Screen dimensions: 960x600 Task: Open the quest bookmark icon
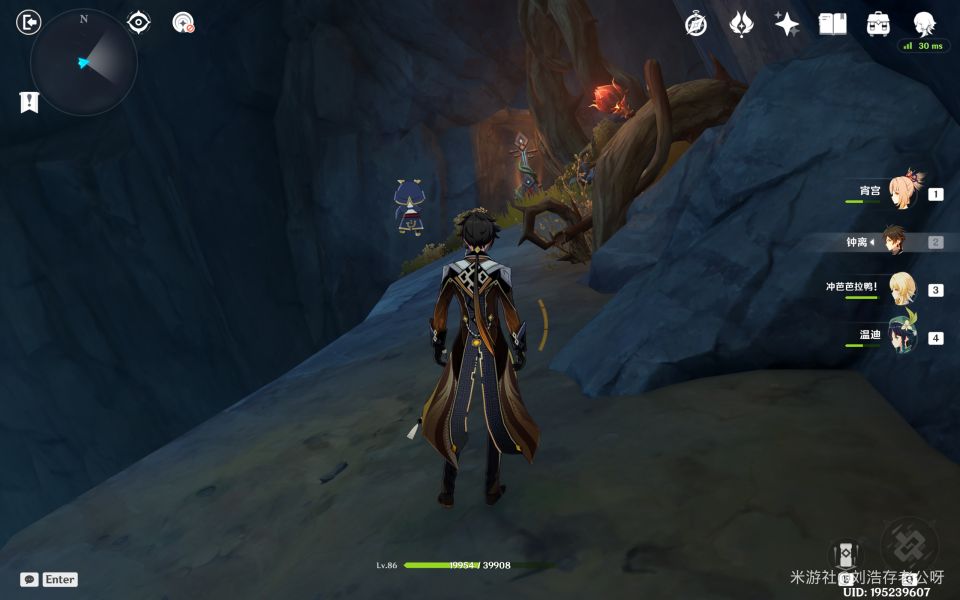[x=29, y=101]
